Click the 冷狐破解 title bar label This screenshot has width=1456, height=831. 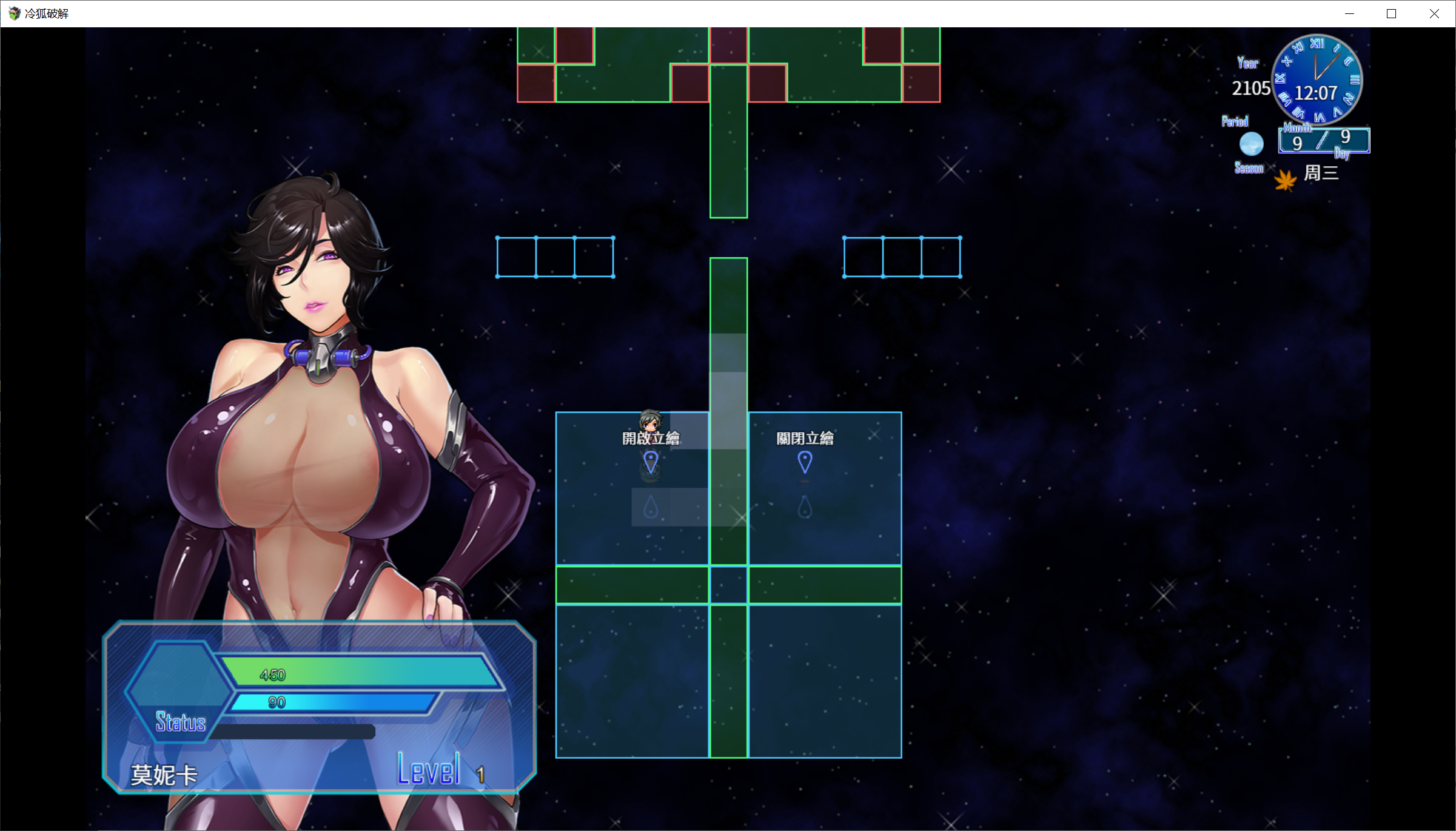coord(47,13)
